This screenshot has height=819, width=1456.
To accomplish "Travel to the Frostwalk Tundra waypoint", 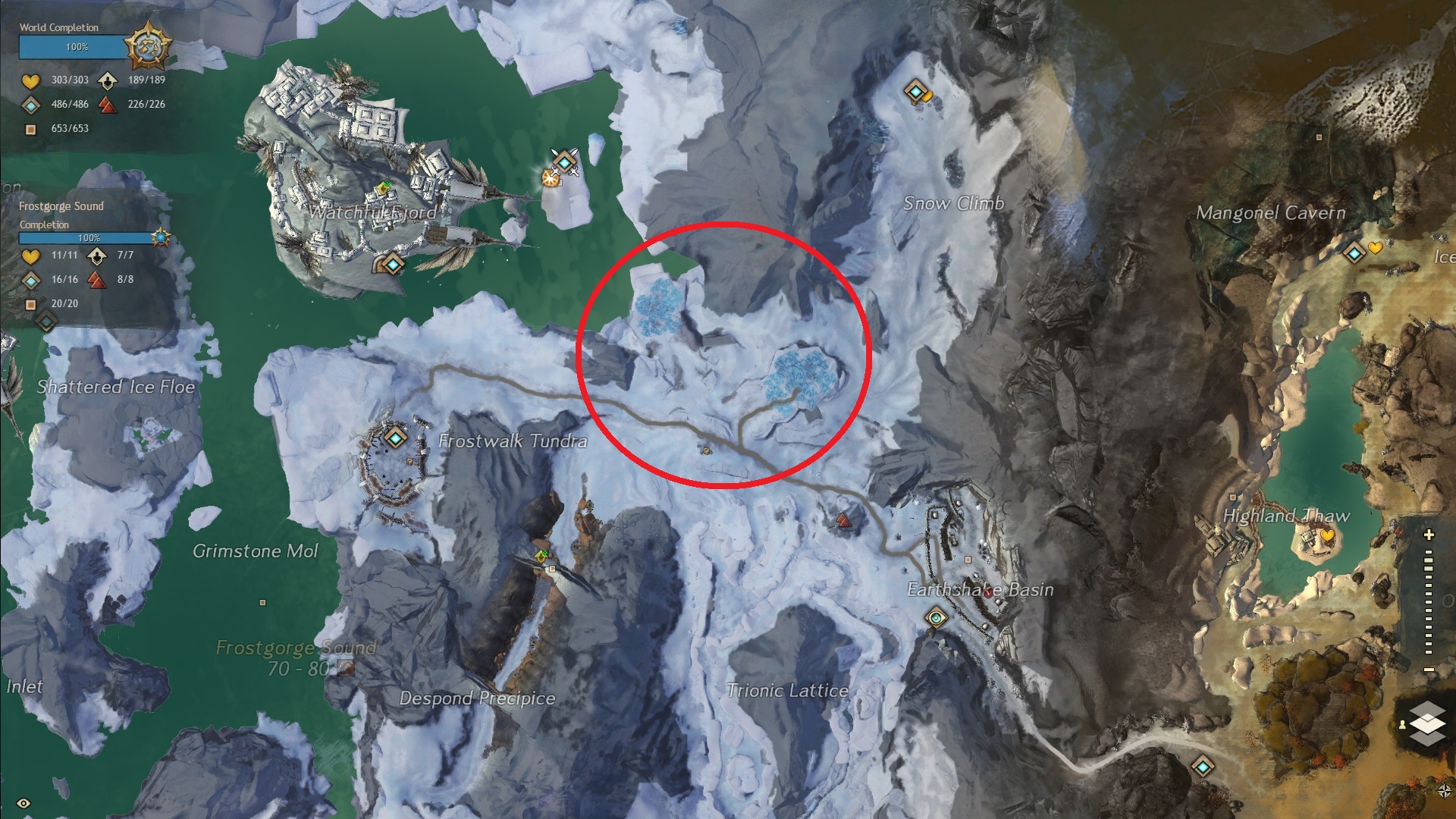I will pyautogui.click(x=395, y=437).
